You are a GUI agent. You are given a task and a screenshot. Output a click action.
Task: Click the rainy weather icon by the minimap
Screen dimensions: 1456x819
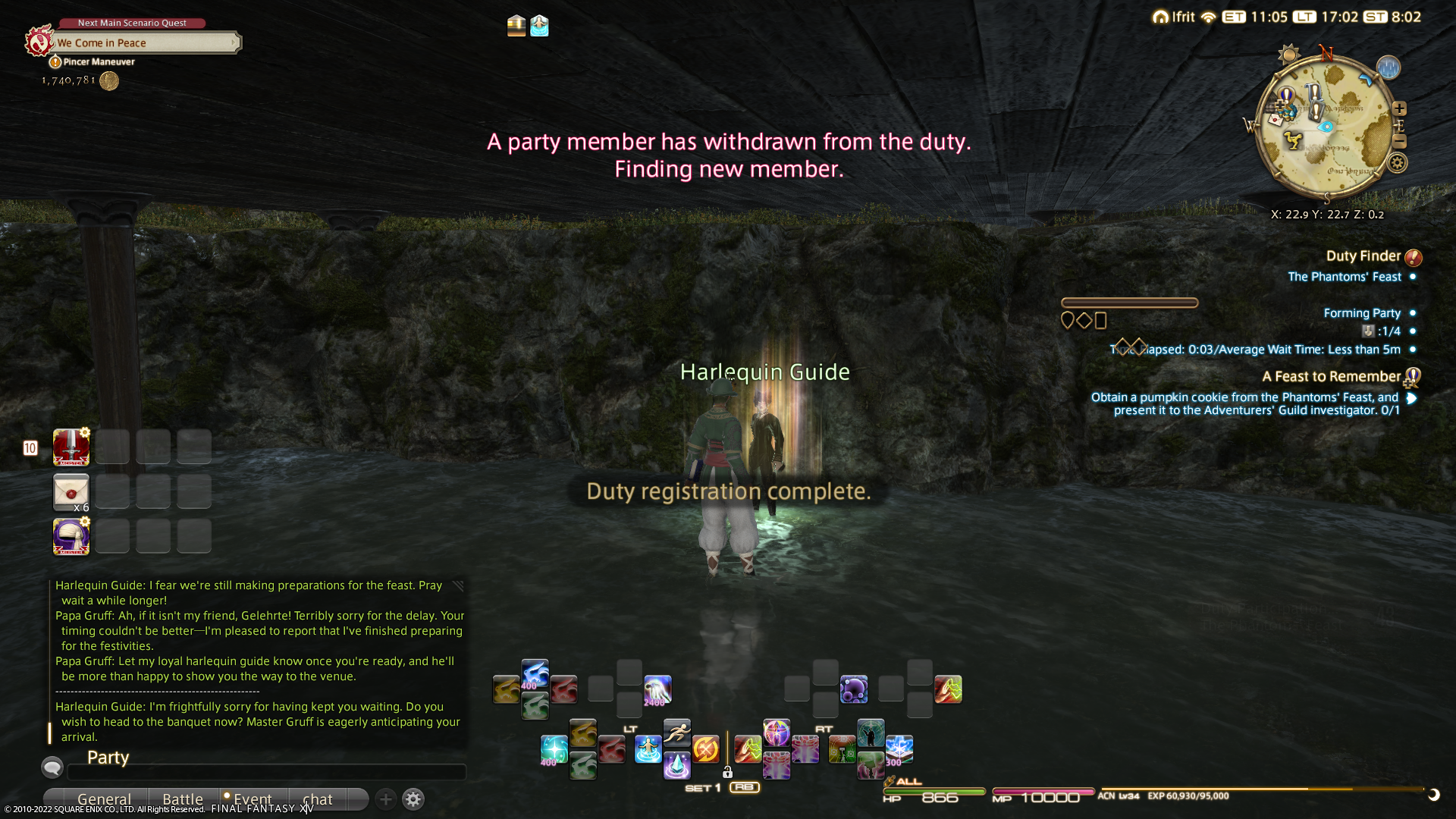pos(1388,68)
